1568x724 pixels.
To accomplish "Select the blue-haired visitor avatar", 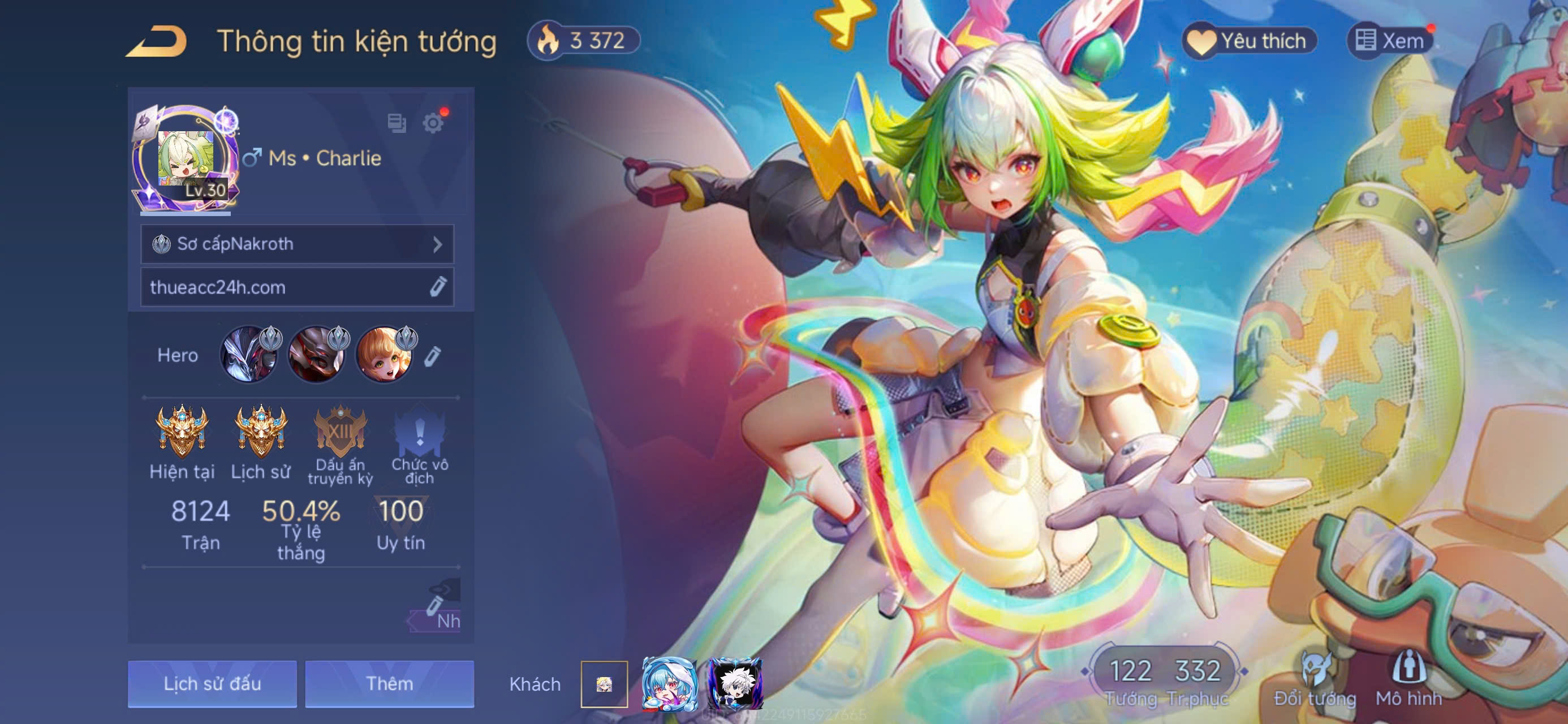I will pyautogui.click(x=669, y=684).
